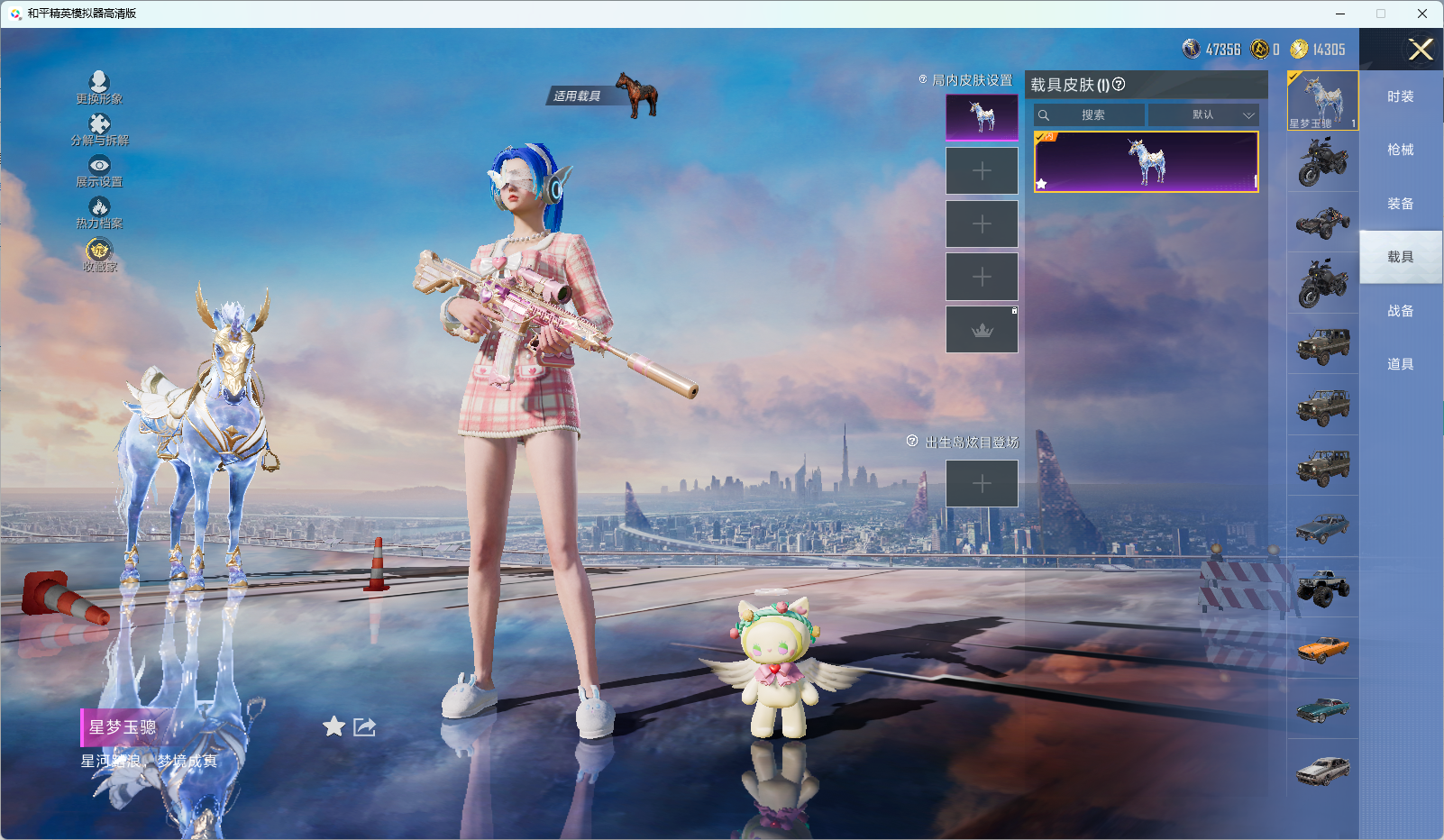
Task: Choose the 战备 tab
Action: (x=1400, y=311)
